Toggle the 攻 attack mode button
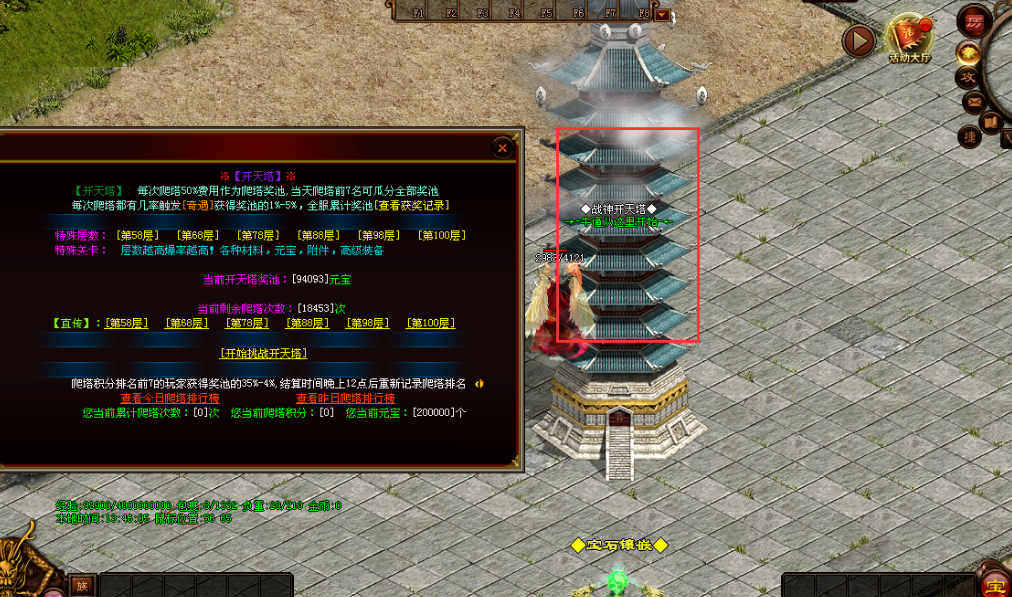Screen dimensions: 1012x597 pos(968,77)
